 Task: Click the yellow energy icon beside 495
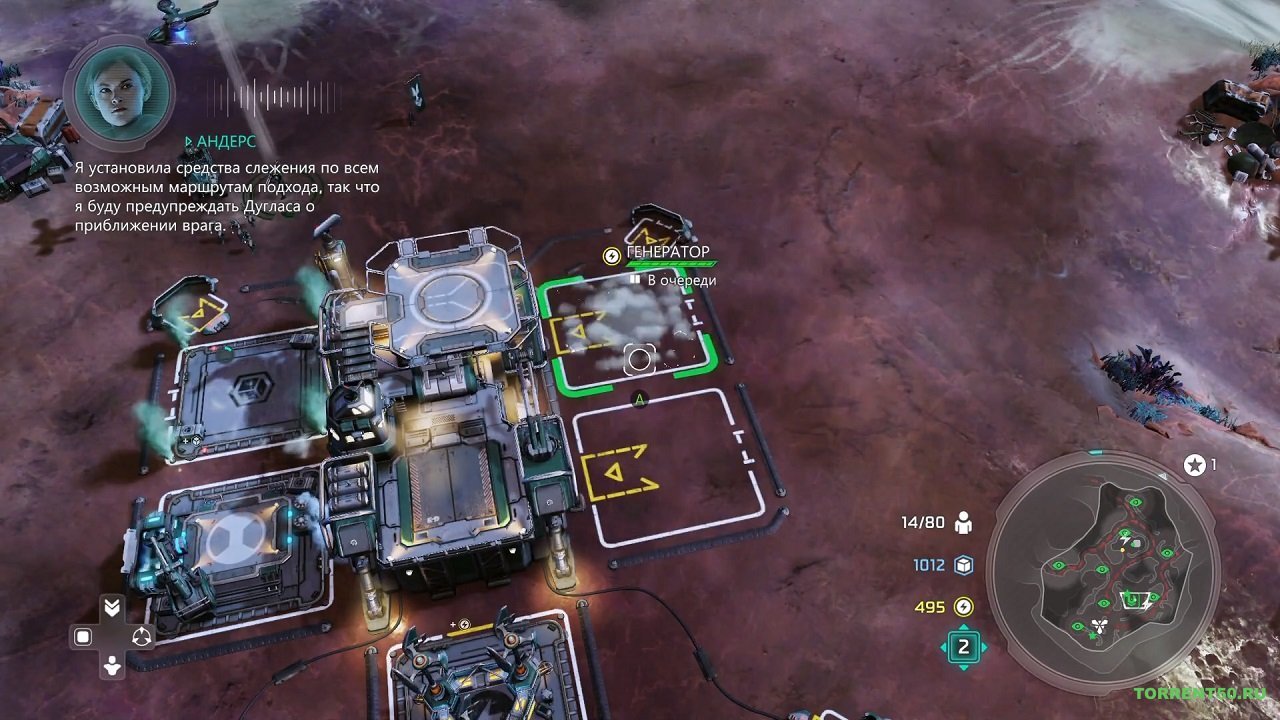pos(963,606)
